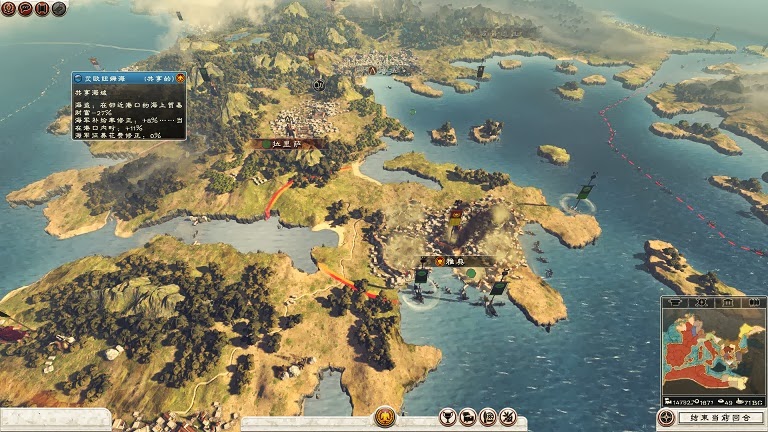Switch to the first minimap filter tab
The image size is (768, 432).
[x=675, y=301]
